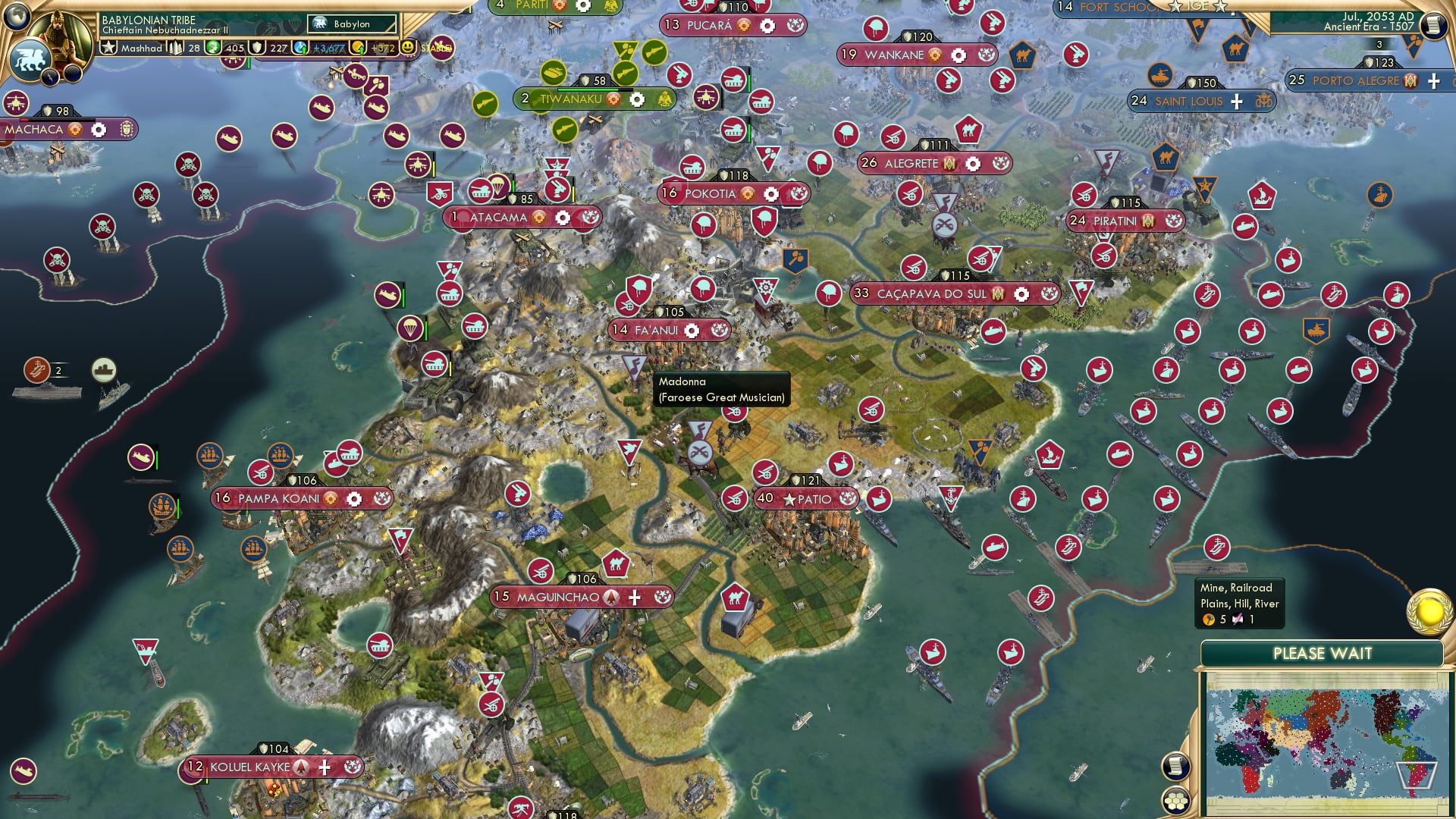This screenshot has height=819, width=1456.
Task: Click the hexagon icon below the minimap
Action: tap(1175, 799)
